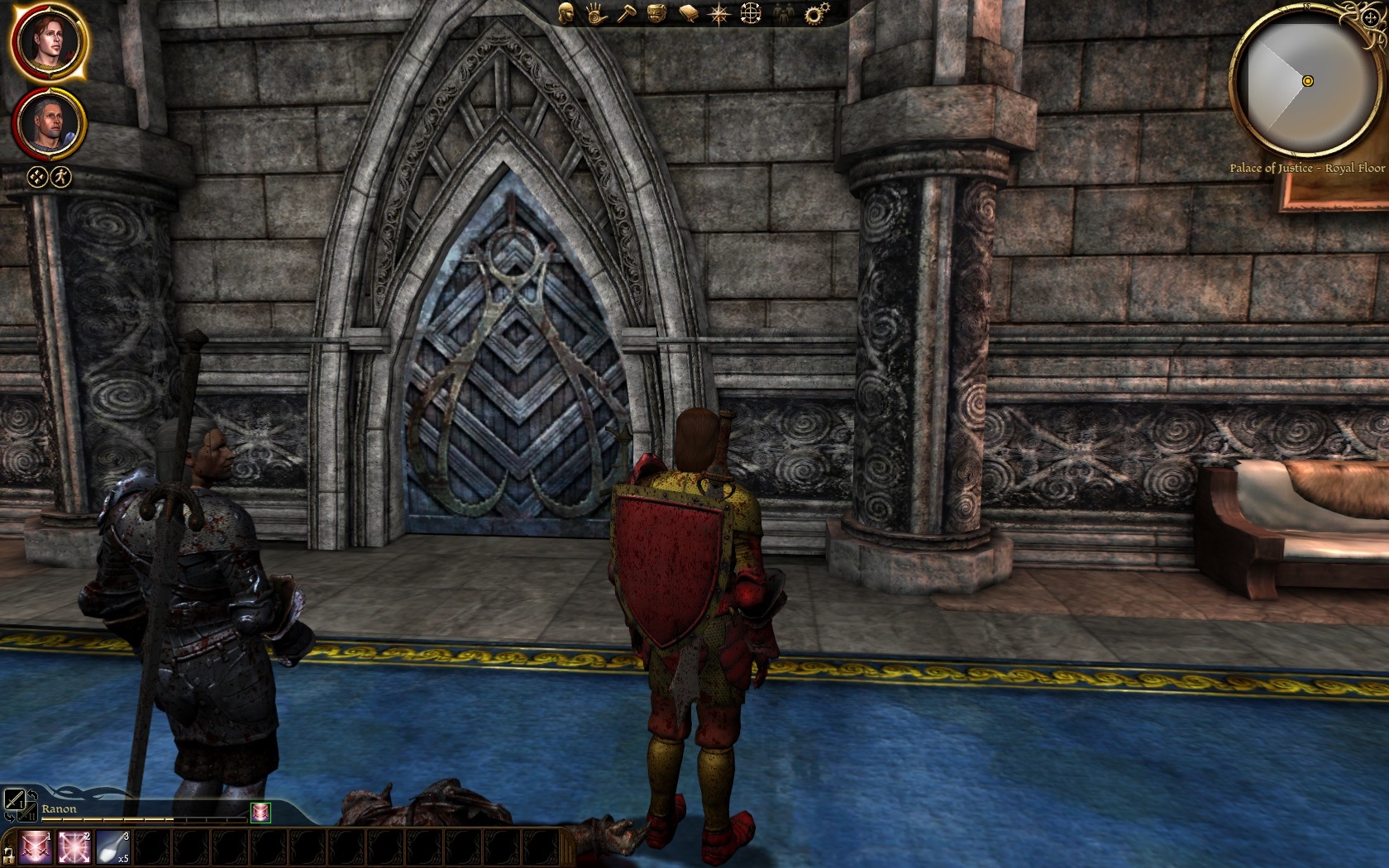Image resolution: width=1389 pixels, height=868 pixels.
Task: Activate crossed-swords ability in quickbar slot one
Action: [37, 848]
